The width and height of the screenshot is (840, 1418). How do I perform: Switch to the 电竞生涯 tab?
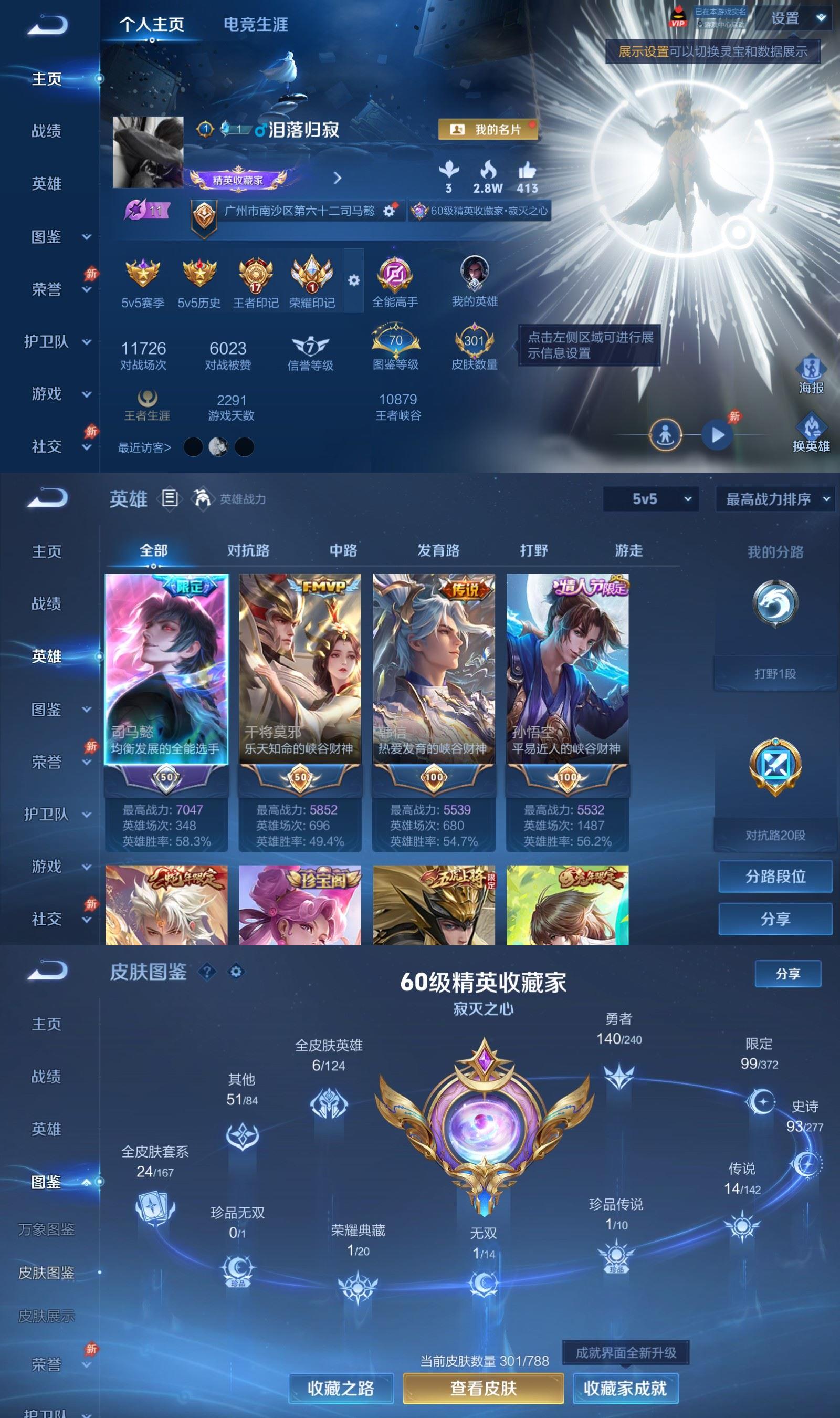pyautogui.click(x=256, y=25)
